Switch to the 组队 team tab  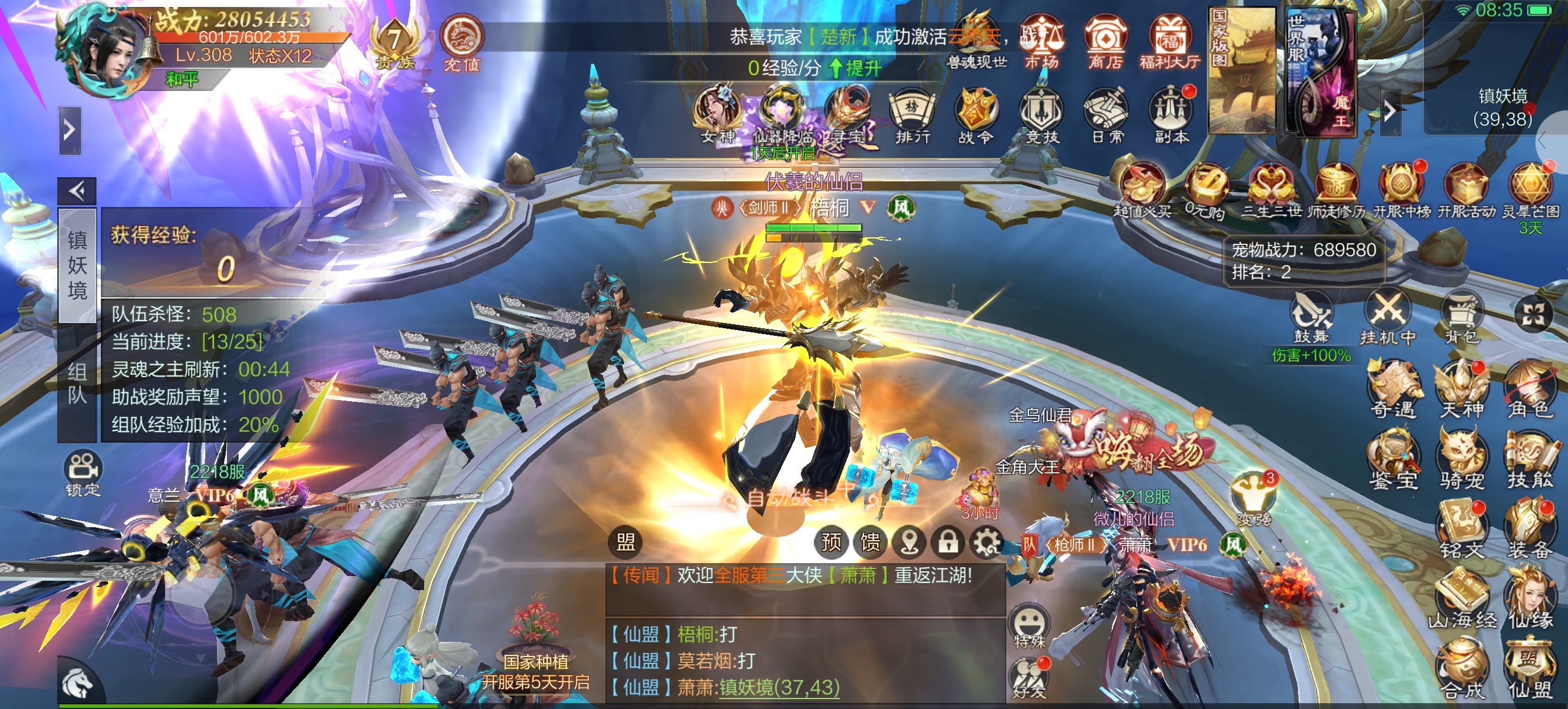pos(78,384)
